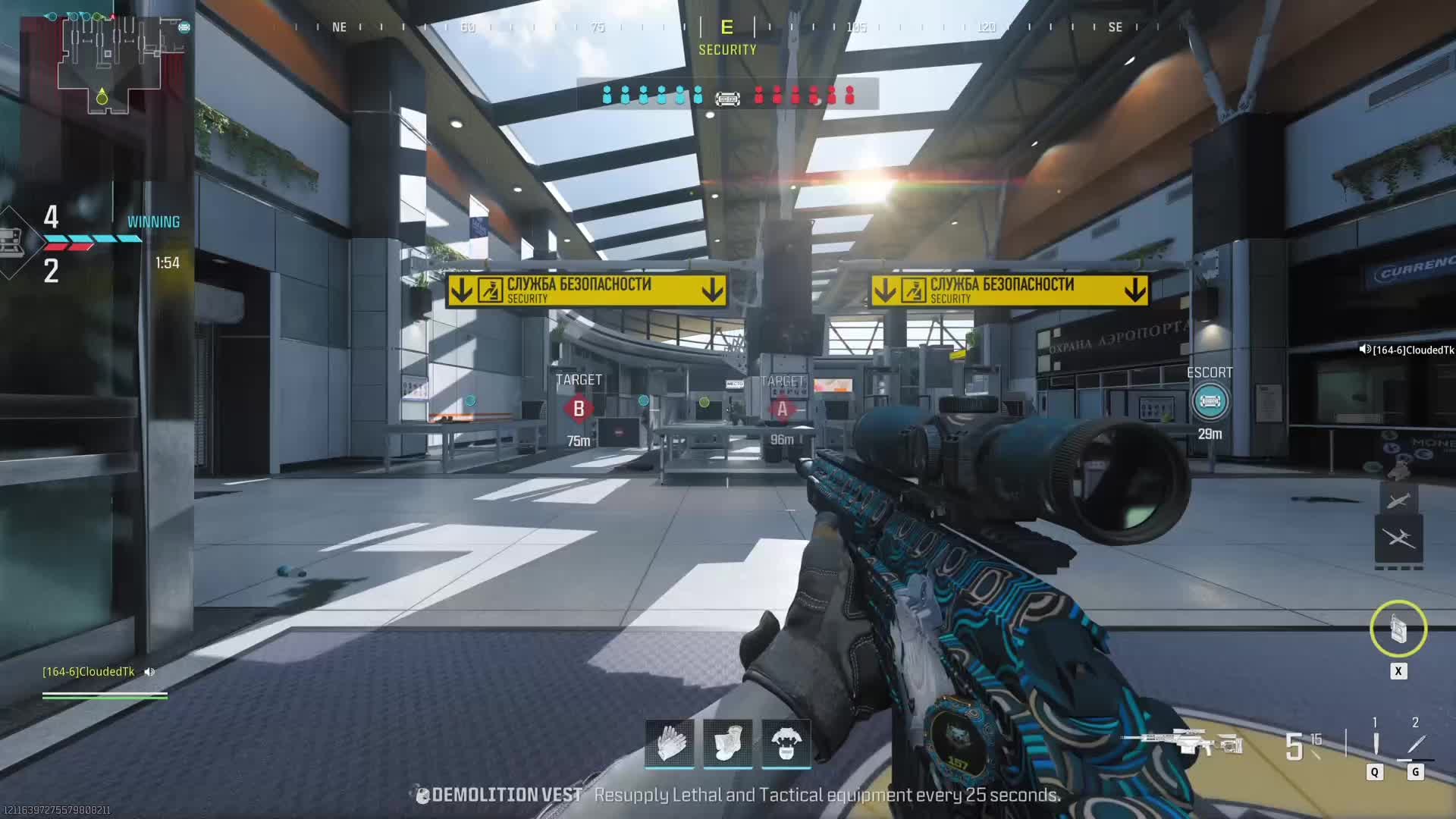Select the Target B objective marker

(579, 409)
